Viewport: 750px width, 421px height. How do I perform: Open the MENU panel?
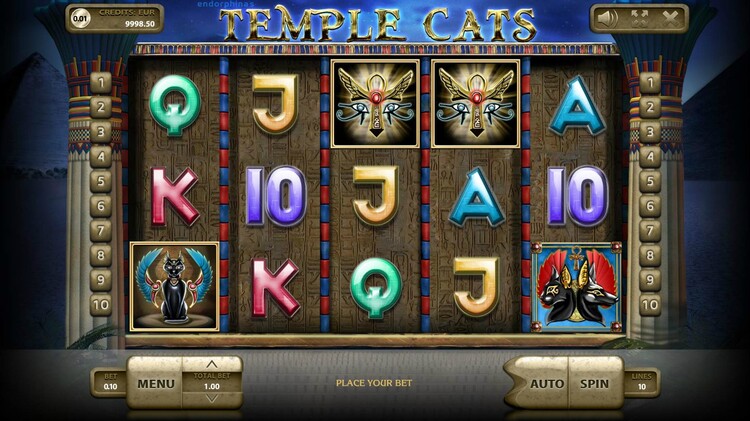pos(156,383)
